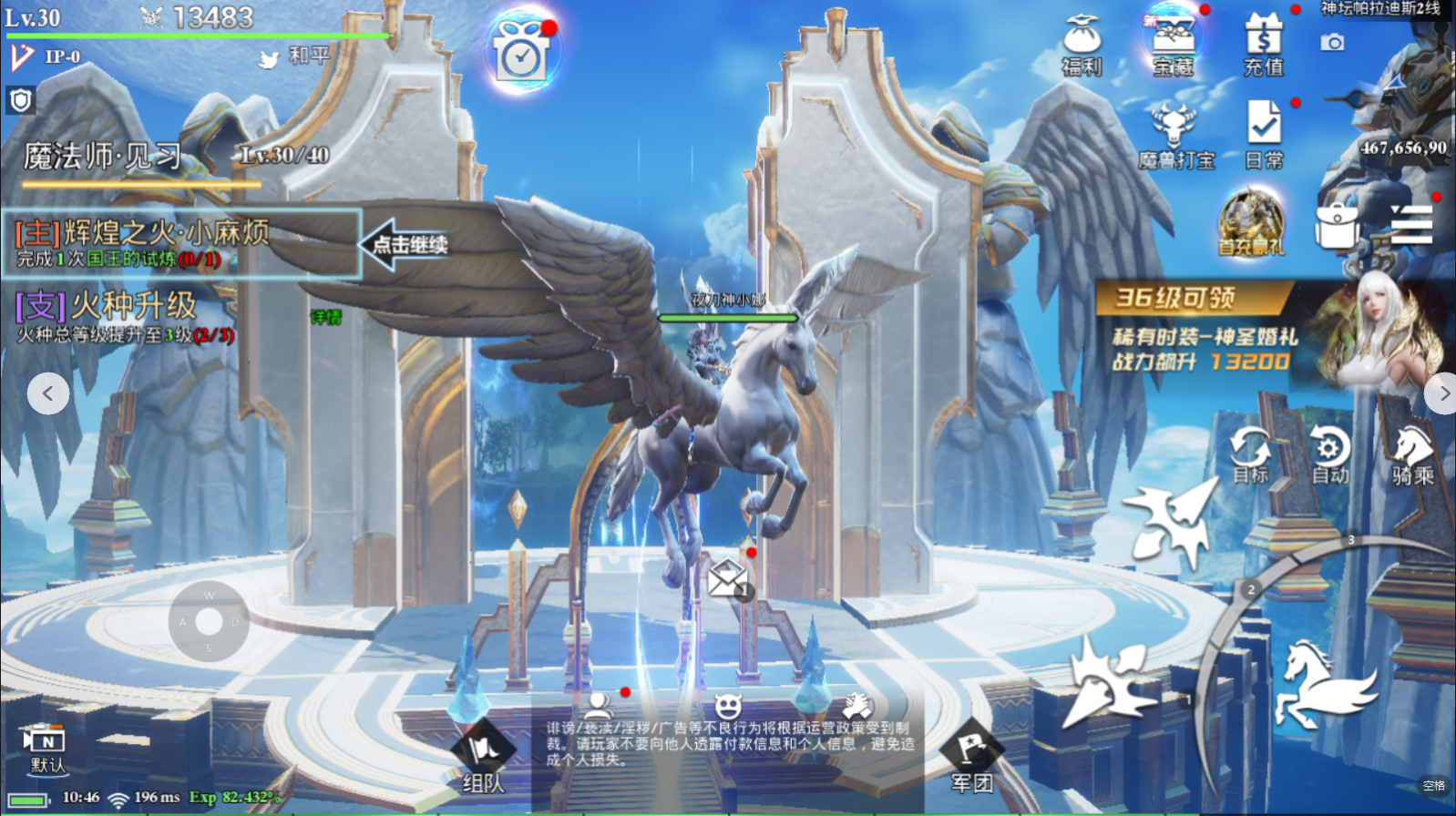Open the 详情 quest details link

pyautogui.click(x=325, y=317)
